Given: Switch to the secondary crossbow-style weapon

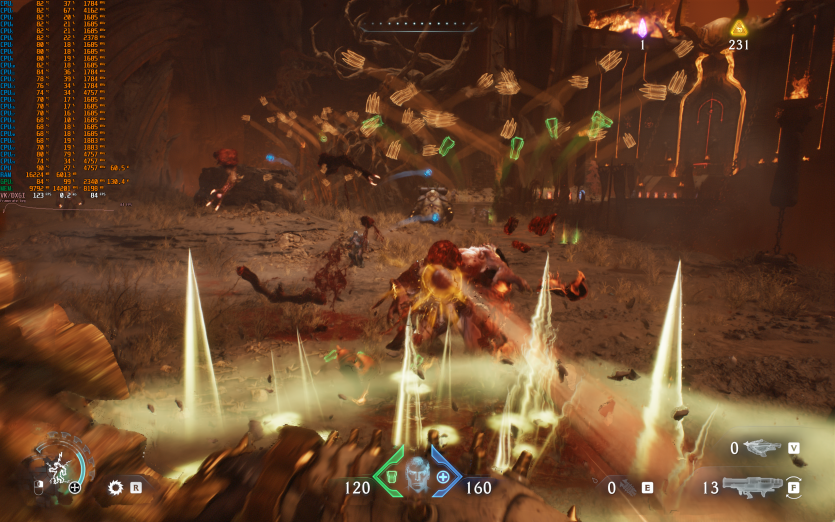Looking at the screenshot, I should click(x=762, y=448).
